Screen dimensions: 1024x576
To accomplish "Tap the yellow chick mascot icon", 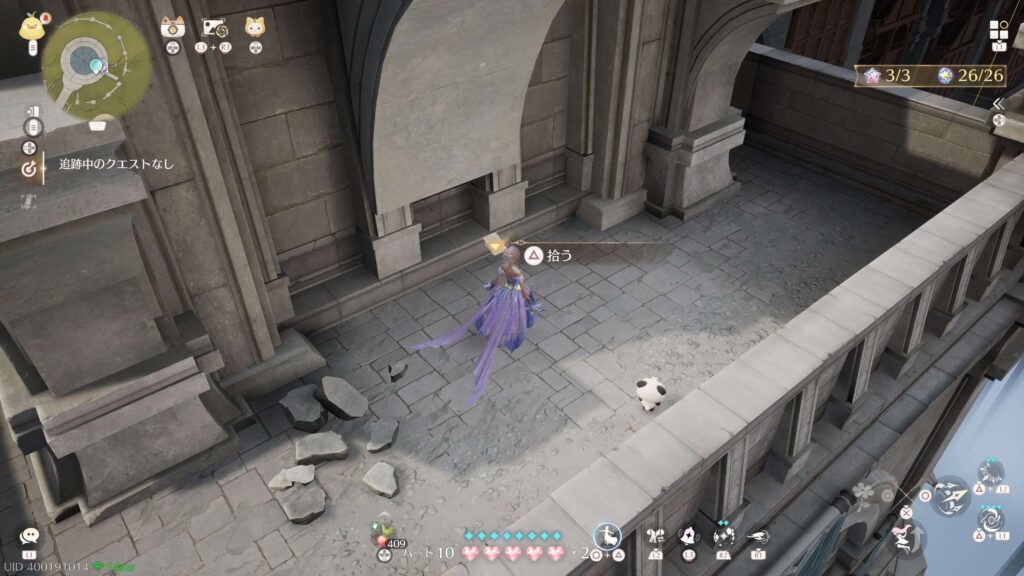I will point(29,27).
